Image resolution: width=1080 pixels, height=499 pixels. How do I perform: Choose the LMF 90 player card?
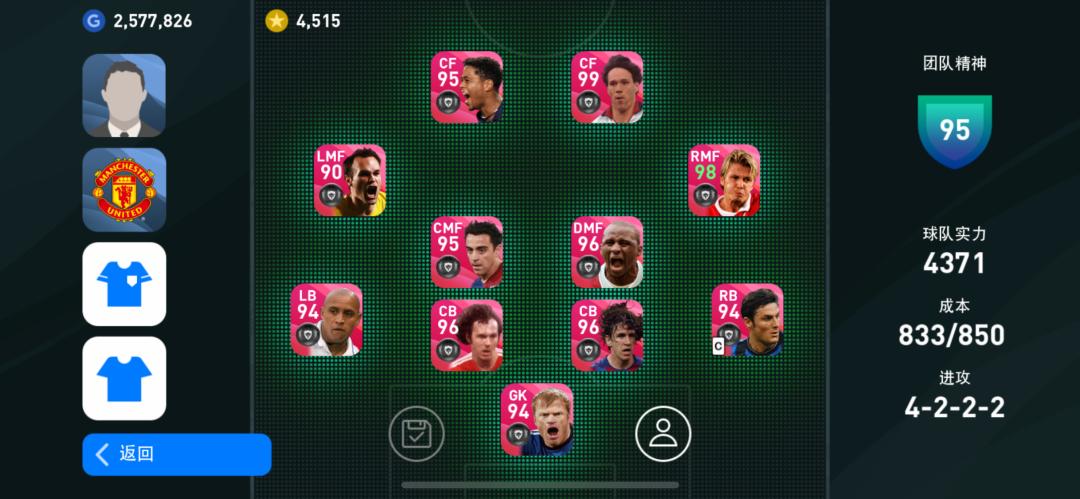350,180
